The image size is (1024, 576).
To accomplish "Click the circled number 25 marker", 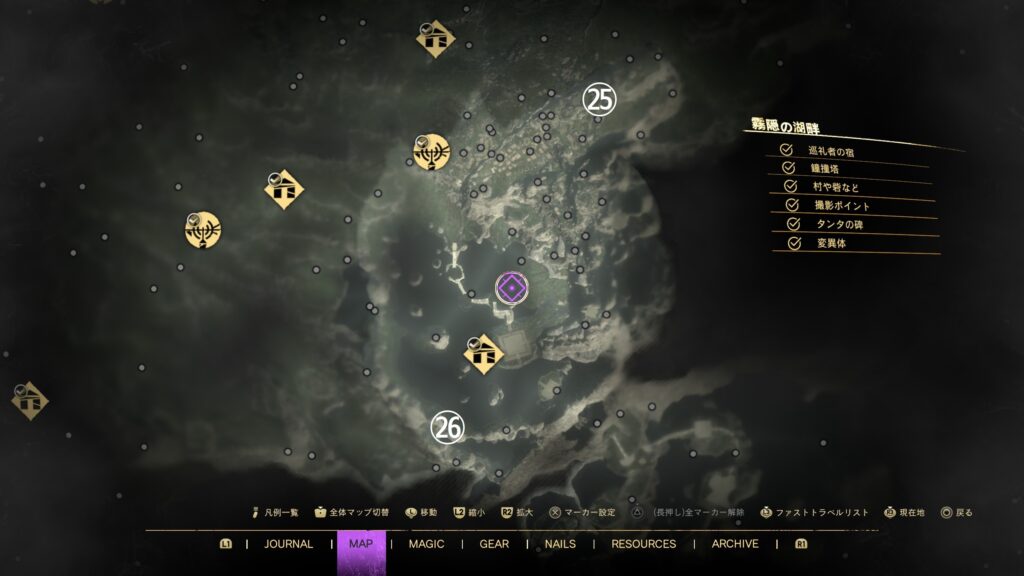I will (x=600, y=99).
